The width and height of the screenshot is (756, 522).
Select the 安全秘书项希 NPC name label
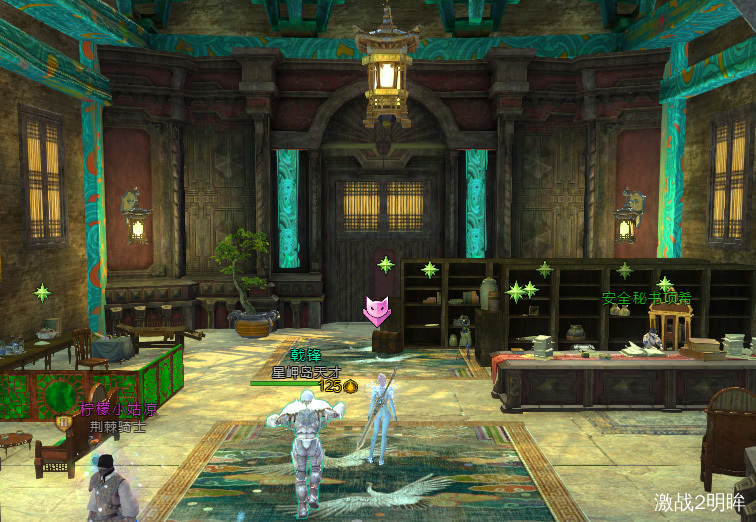647,298
